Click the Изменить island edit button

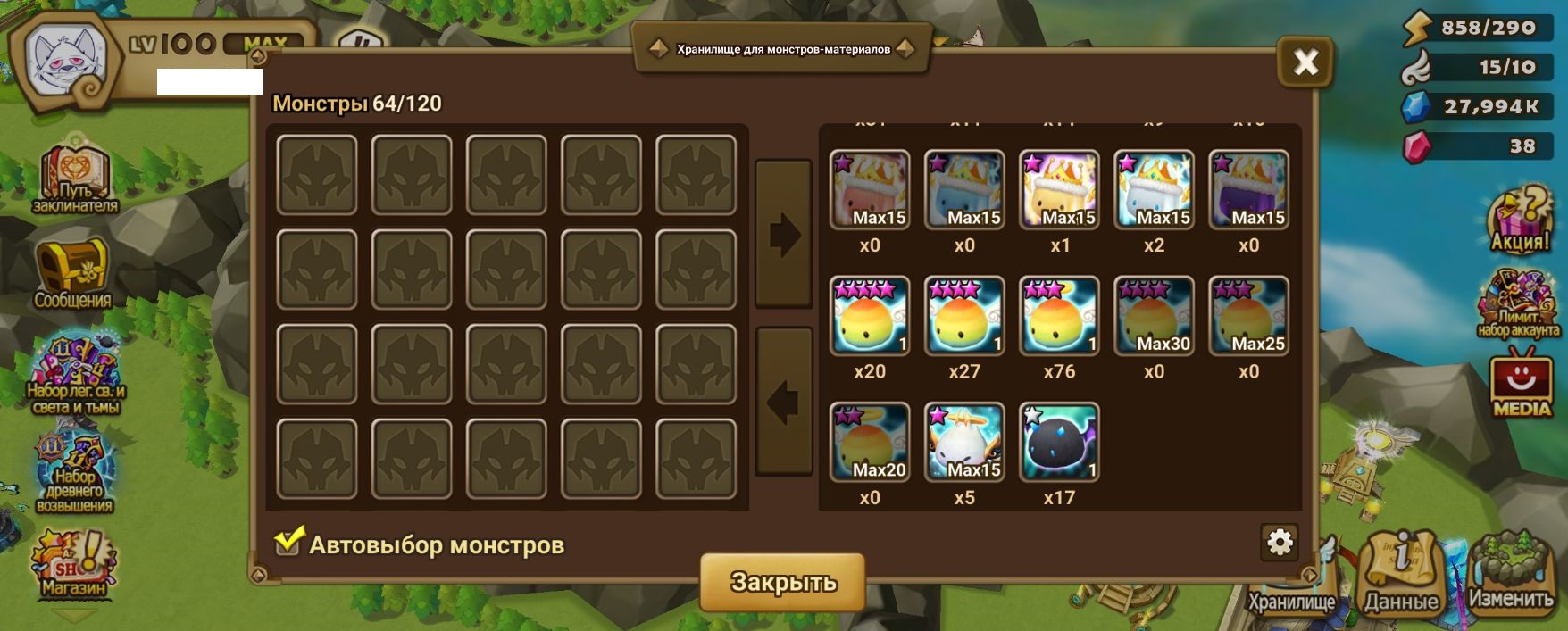(1511, 572)
